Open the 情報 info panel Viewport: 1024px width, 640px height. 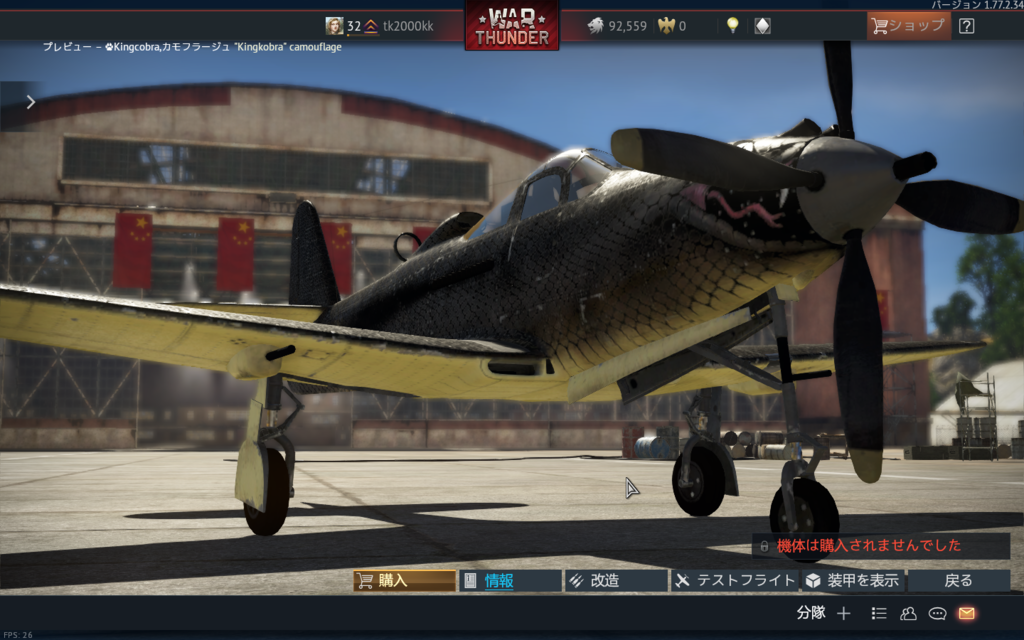tap(510, 581)
